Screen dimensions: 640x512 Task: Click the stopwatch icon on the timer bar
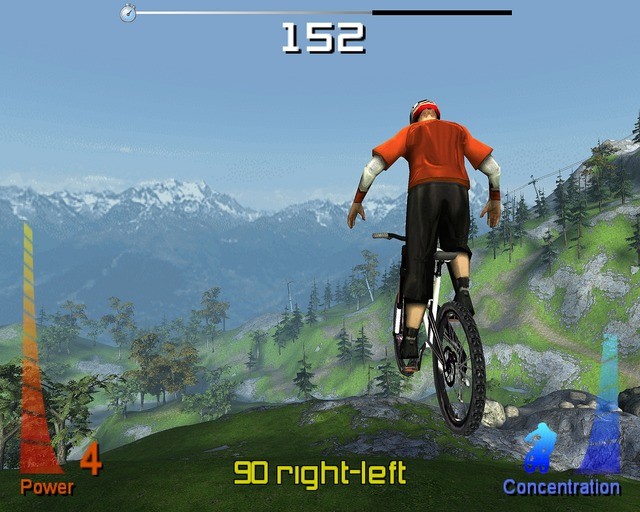coord(128,13)
